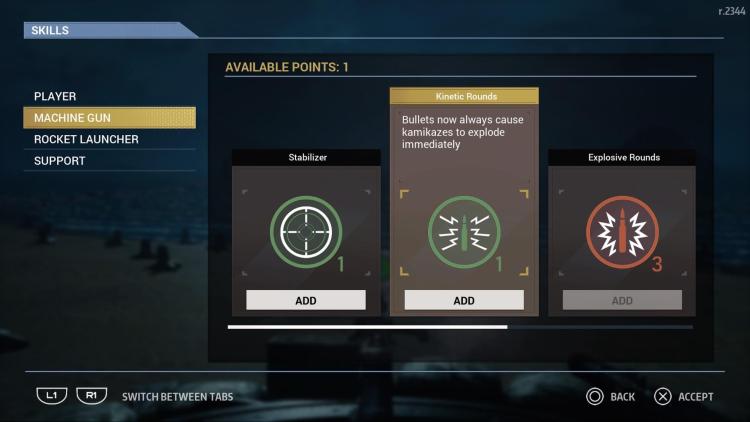Switch to the Player skills tab
The image size is (750, 422).
[x=56, y=97]
